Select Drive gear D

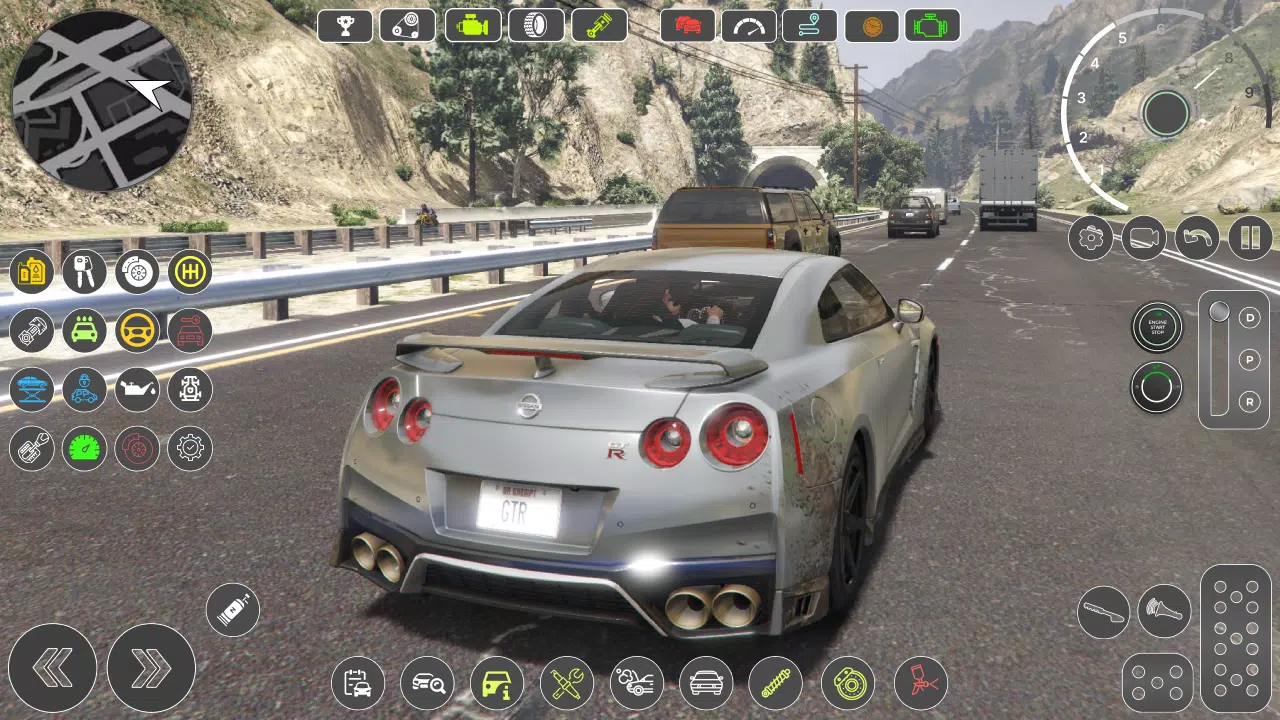tap(1248, 319)
